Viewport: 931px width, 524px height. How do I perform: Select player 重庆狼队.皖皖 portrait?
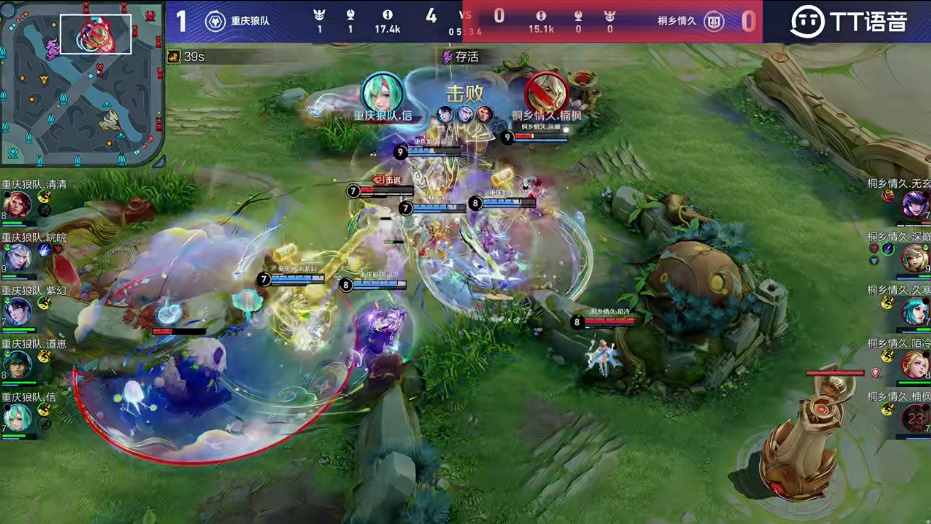pos(16,258)
